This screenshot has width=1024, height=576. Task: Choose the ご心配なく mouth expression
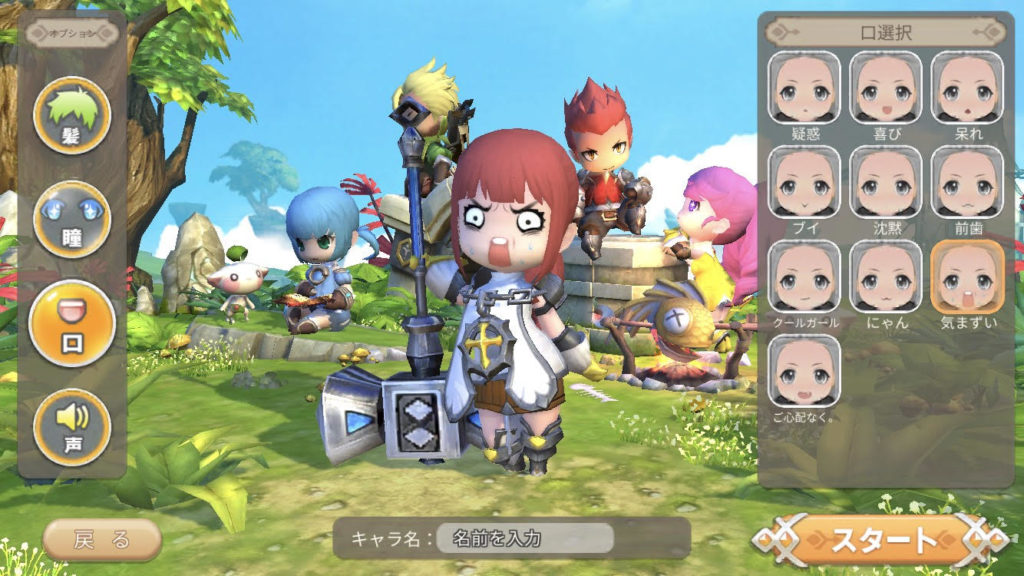(805, 371)
